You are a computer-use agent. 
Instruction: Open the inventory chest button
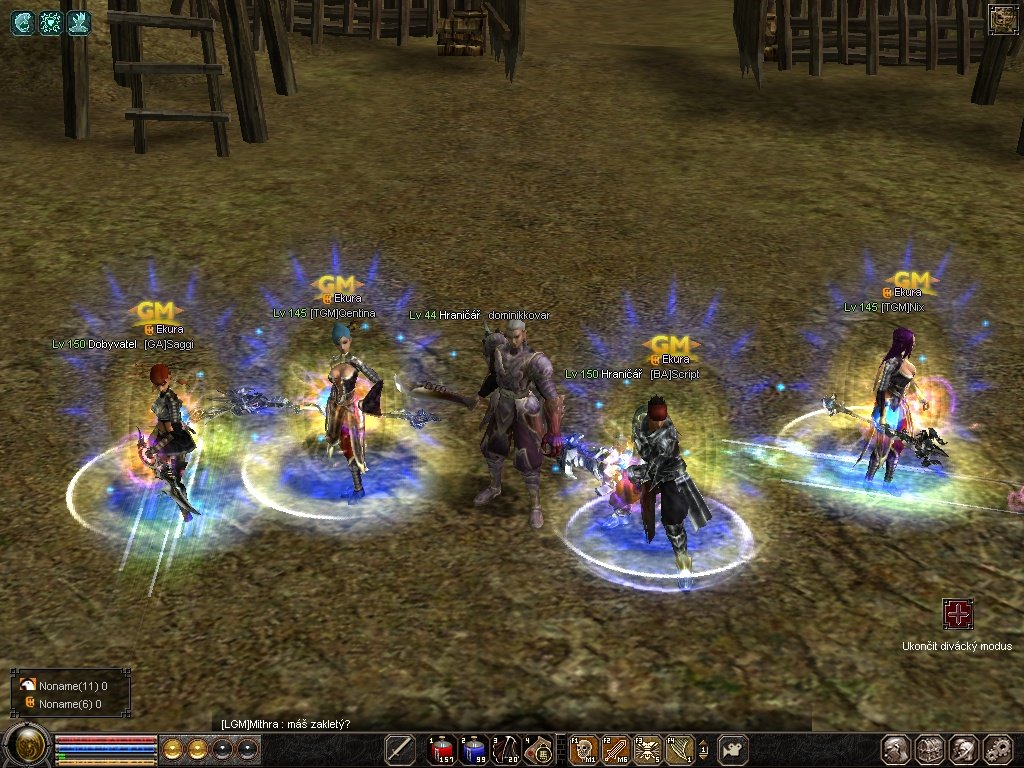pyautogui.click(x=930, y=749)
